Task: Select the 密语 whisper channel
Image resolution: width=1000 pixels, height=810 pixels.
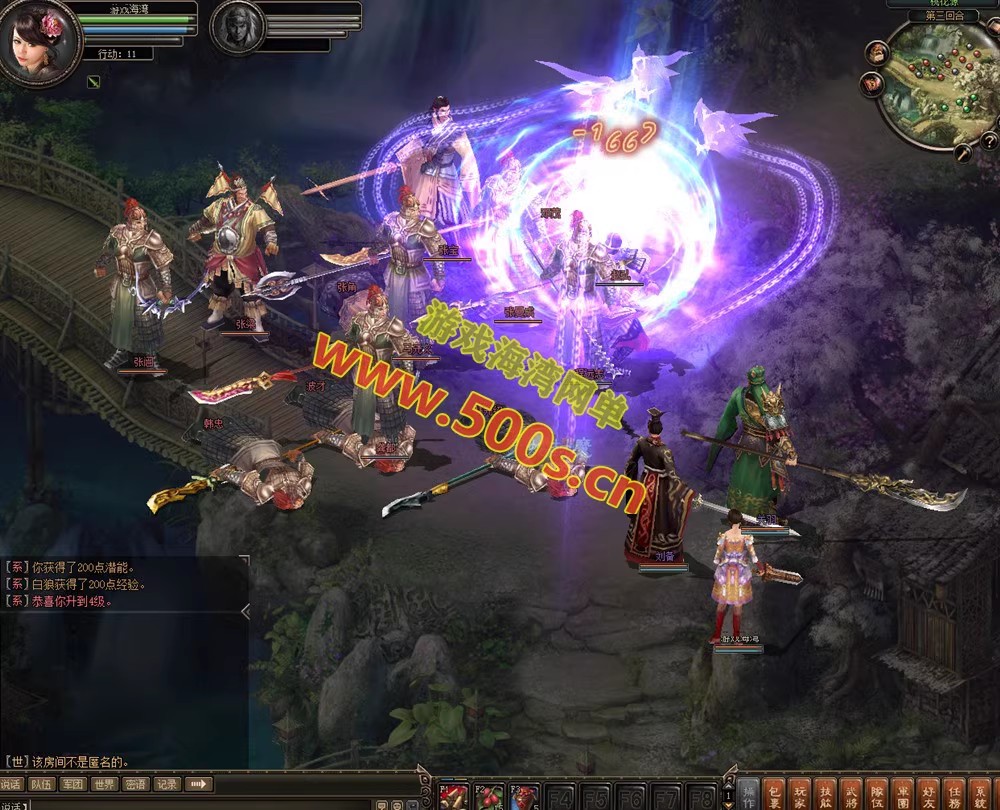Action: tap(136, 784)
